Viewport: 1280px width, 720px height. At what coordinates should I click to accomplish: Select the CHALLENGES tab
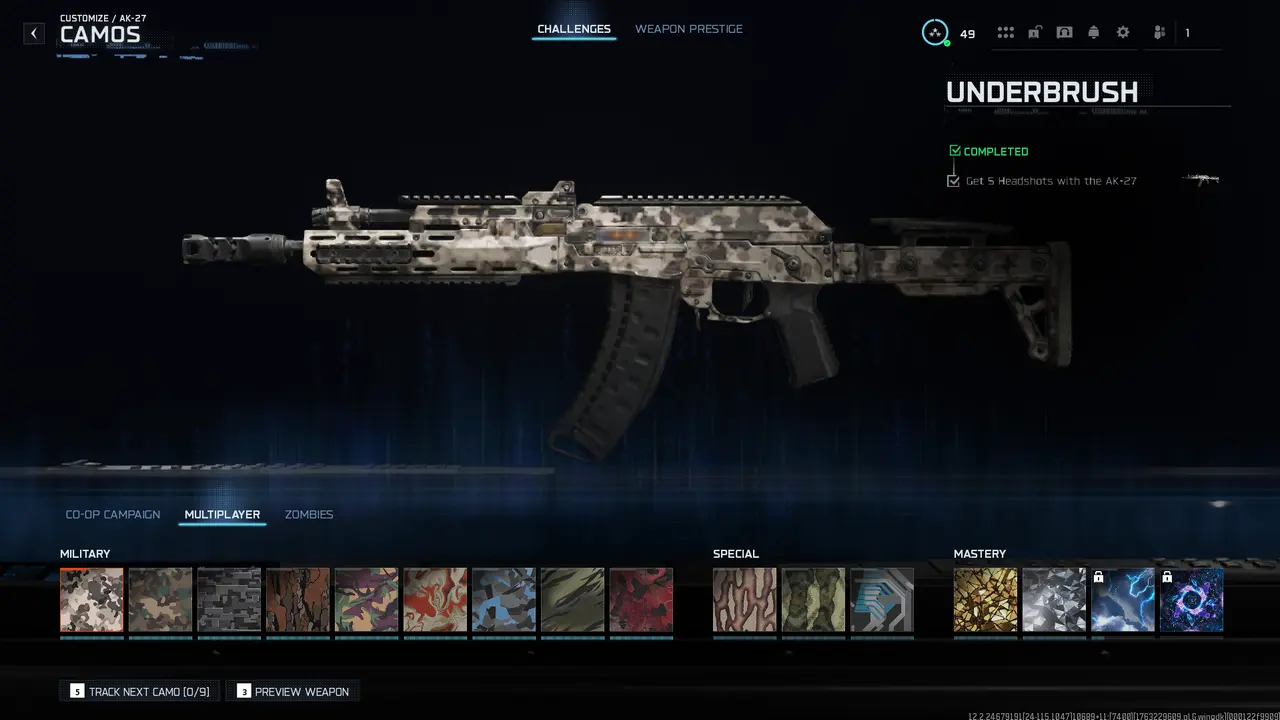click(573, 29)
